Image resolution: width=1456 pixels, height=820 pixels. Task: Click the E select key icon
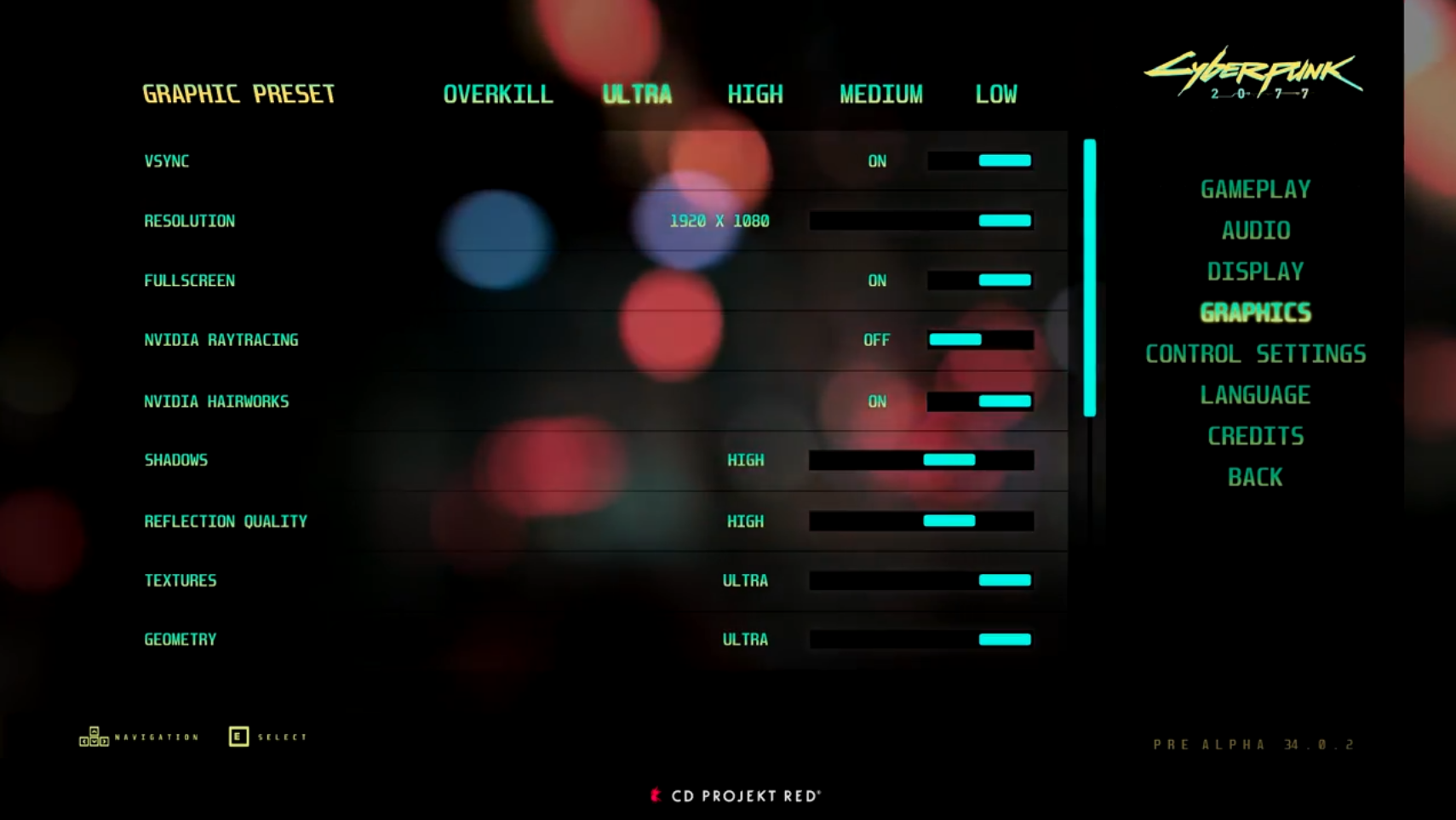pos(238,736)
